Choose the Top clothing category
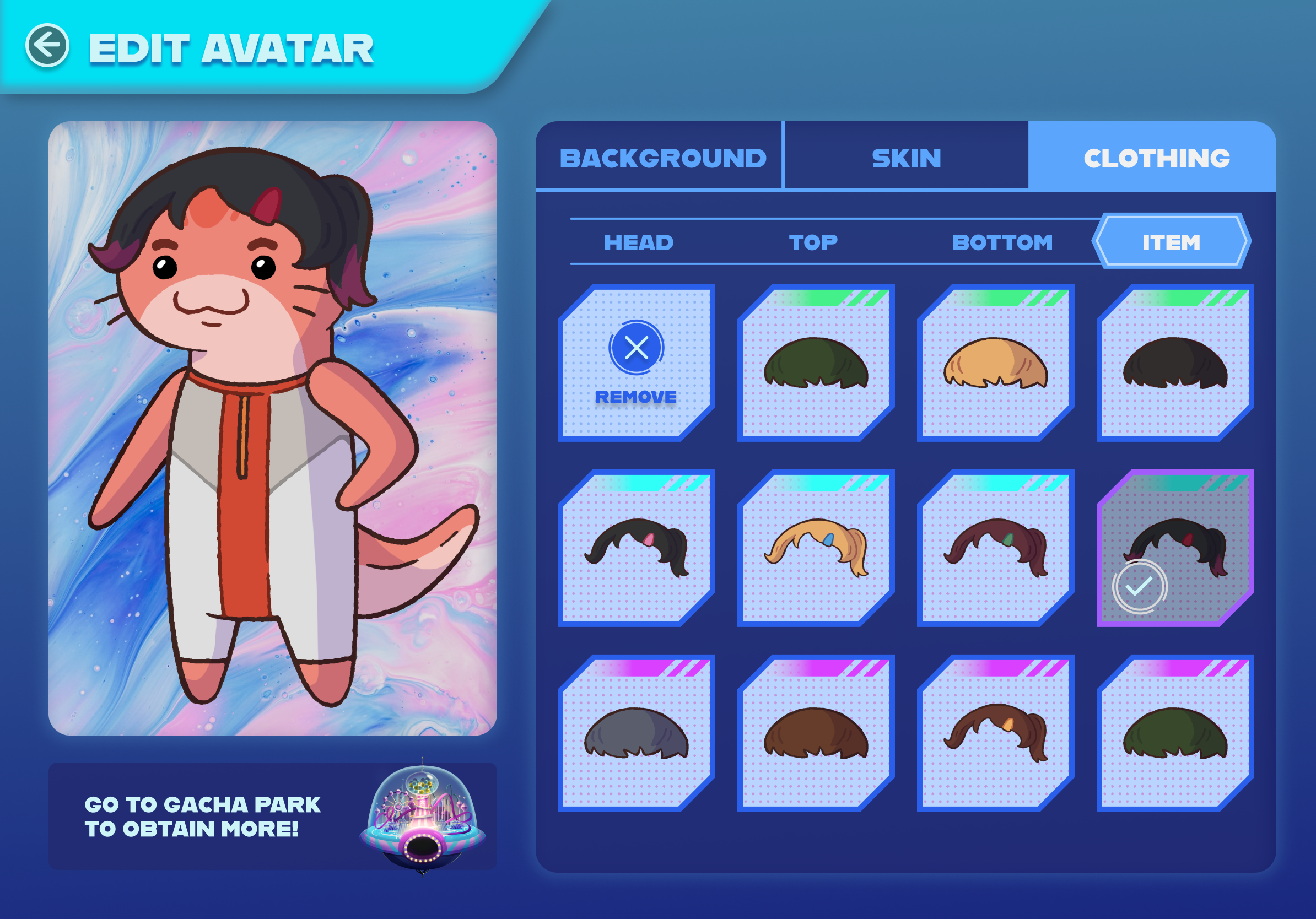This screenshot has width=1316, height=919. [x=813, y=242]
